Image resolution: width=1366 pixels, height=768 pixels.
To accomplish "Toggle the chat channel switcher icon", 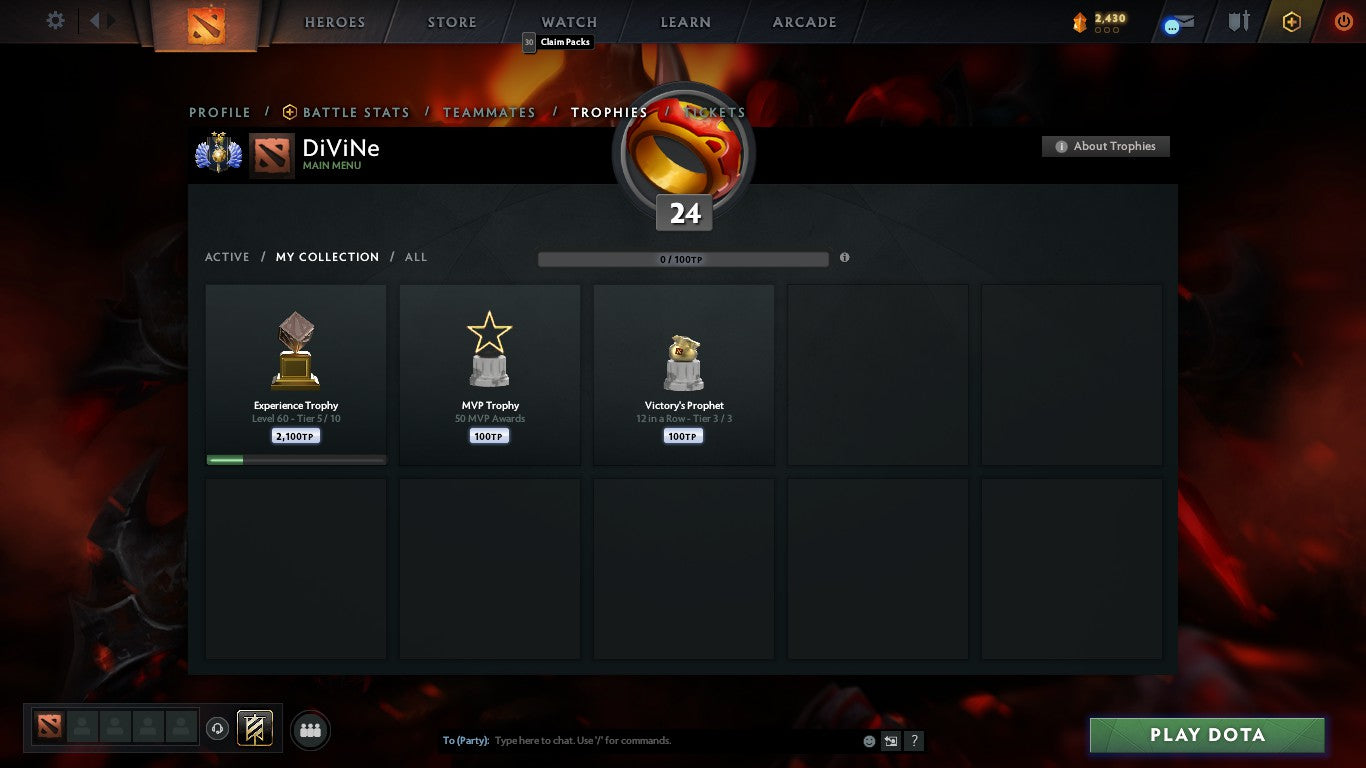I will click(890, 741).
